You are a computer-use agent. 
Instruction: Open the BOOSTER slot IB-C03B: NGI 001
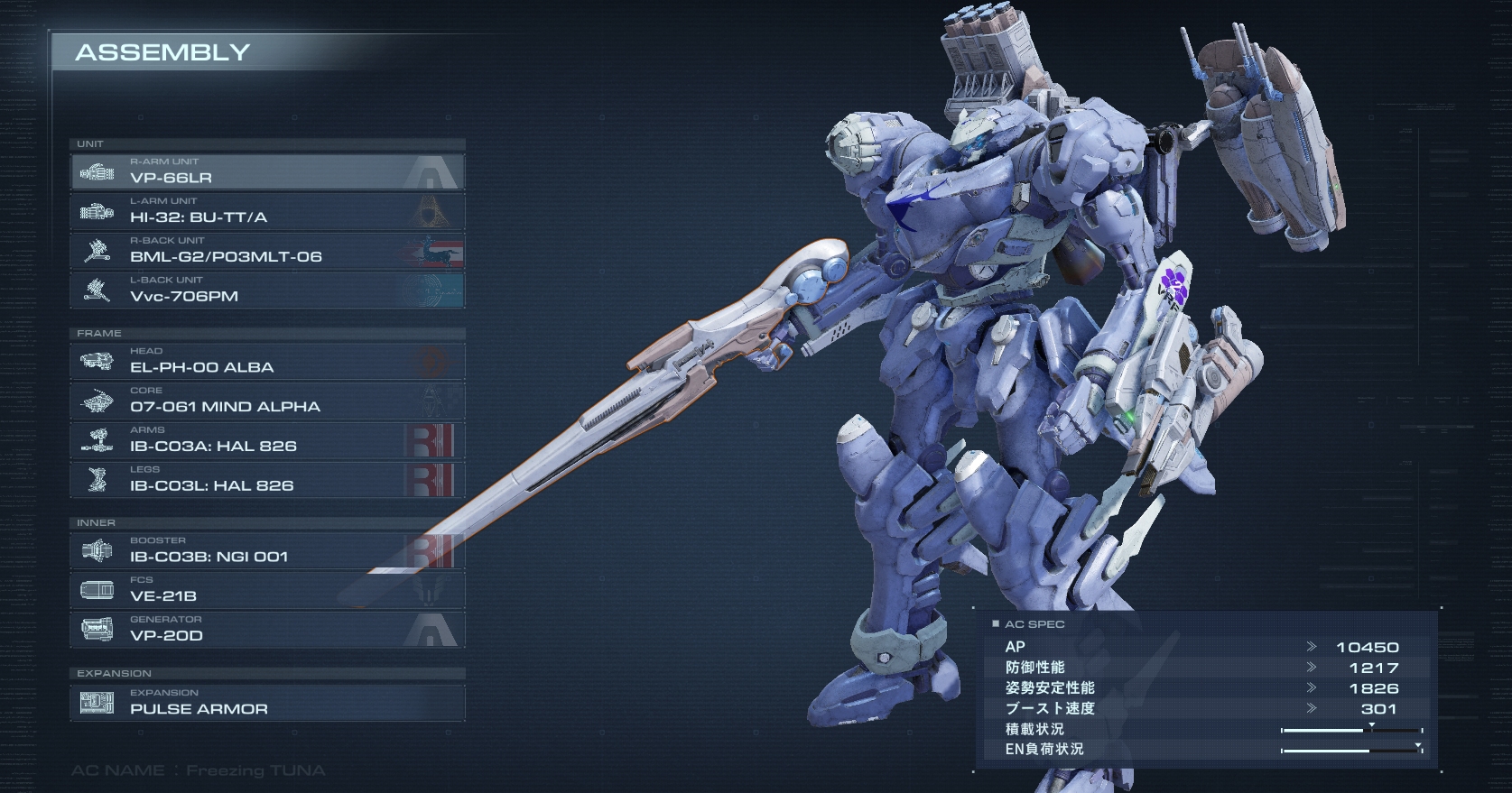(x=267, y=550)
